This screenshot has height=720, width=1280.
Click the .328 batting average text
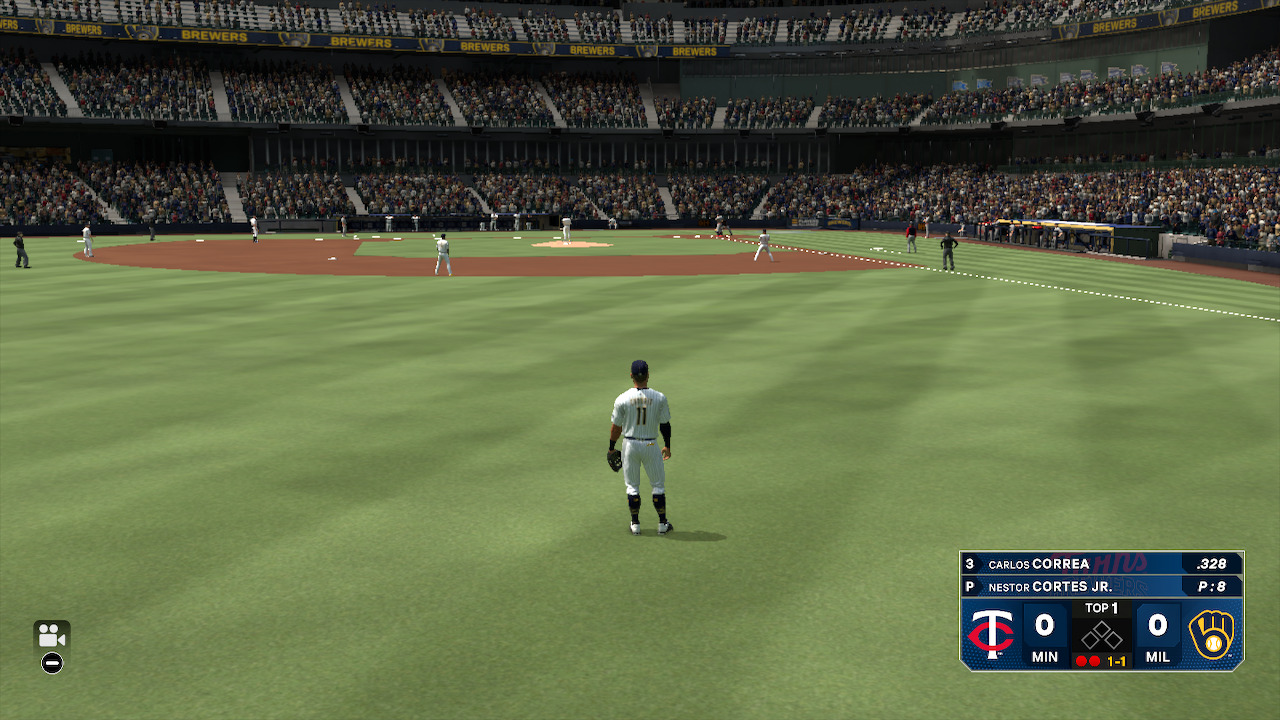[1211, 563]
